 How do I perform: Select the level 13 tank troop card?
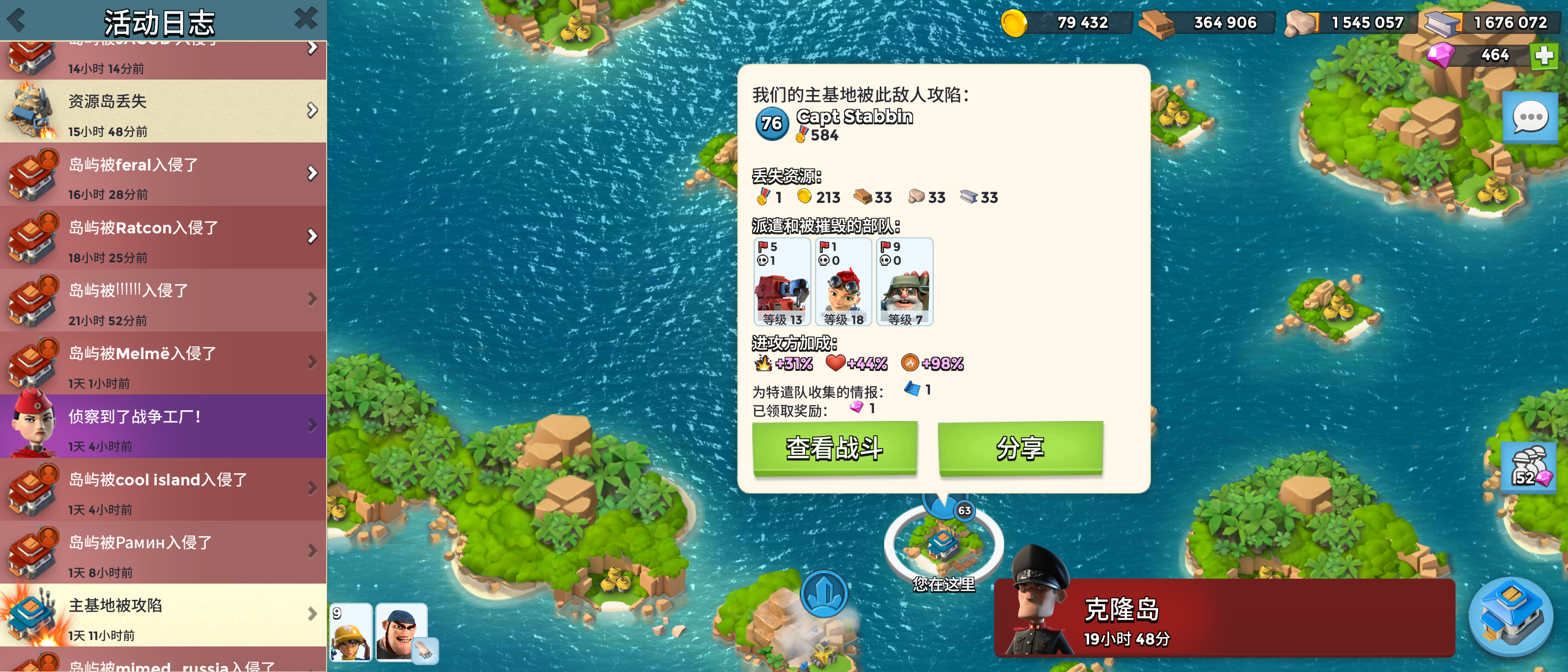[782, 283]
